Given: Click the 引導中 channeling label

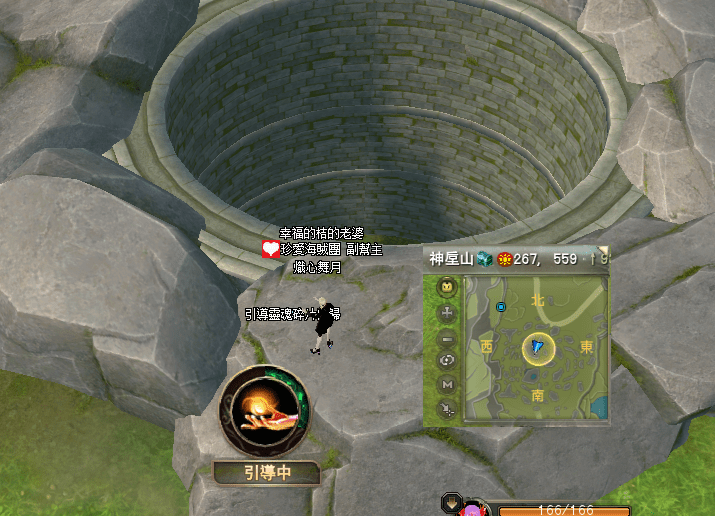Looking at the screenshot, I should 267,472.
